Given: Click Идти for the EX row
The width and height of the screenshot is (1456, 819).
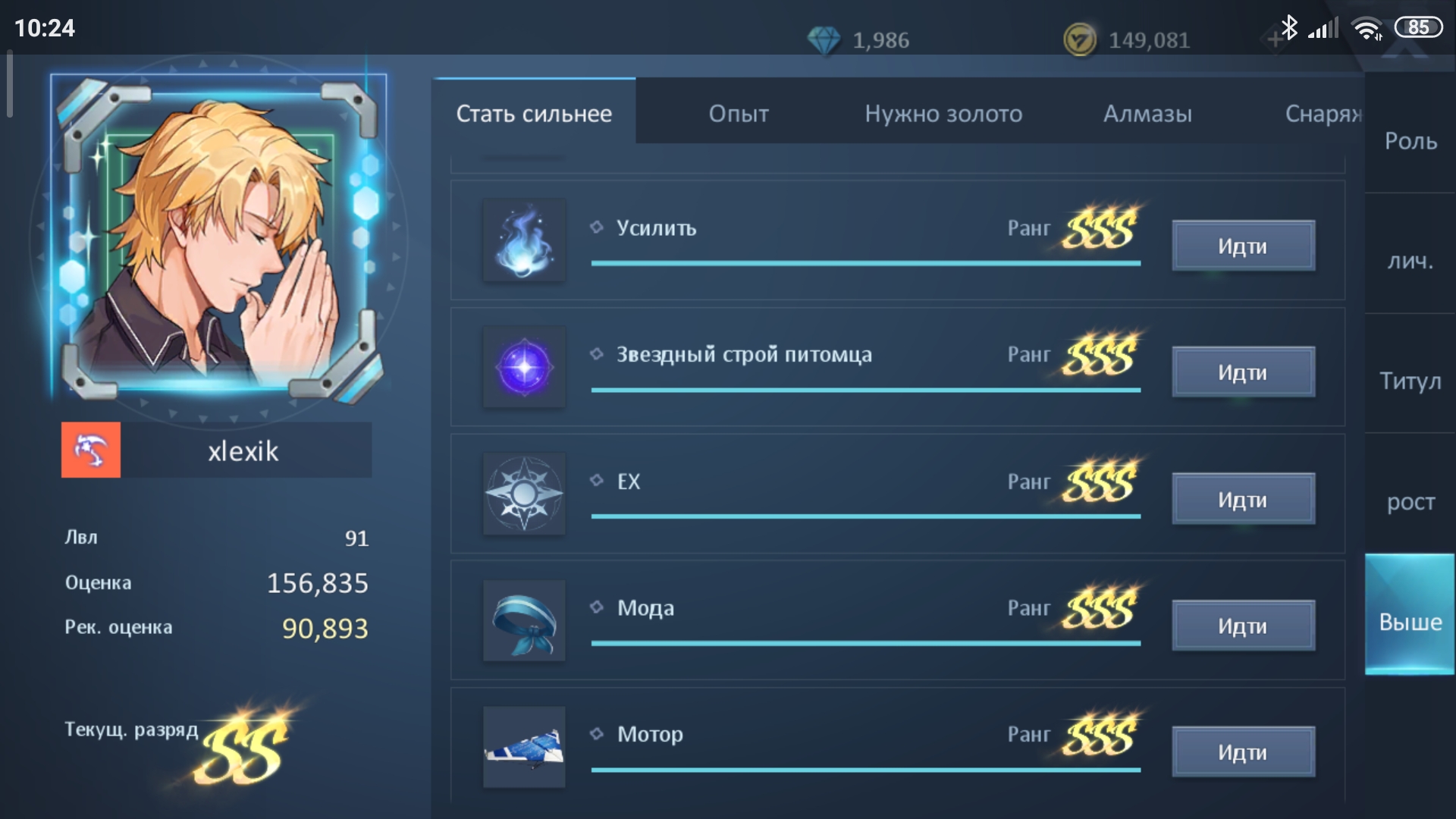Looking at the screenshot, I should pos(1242,499).
